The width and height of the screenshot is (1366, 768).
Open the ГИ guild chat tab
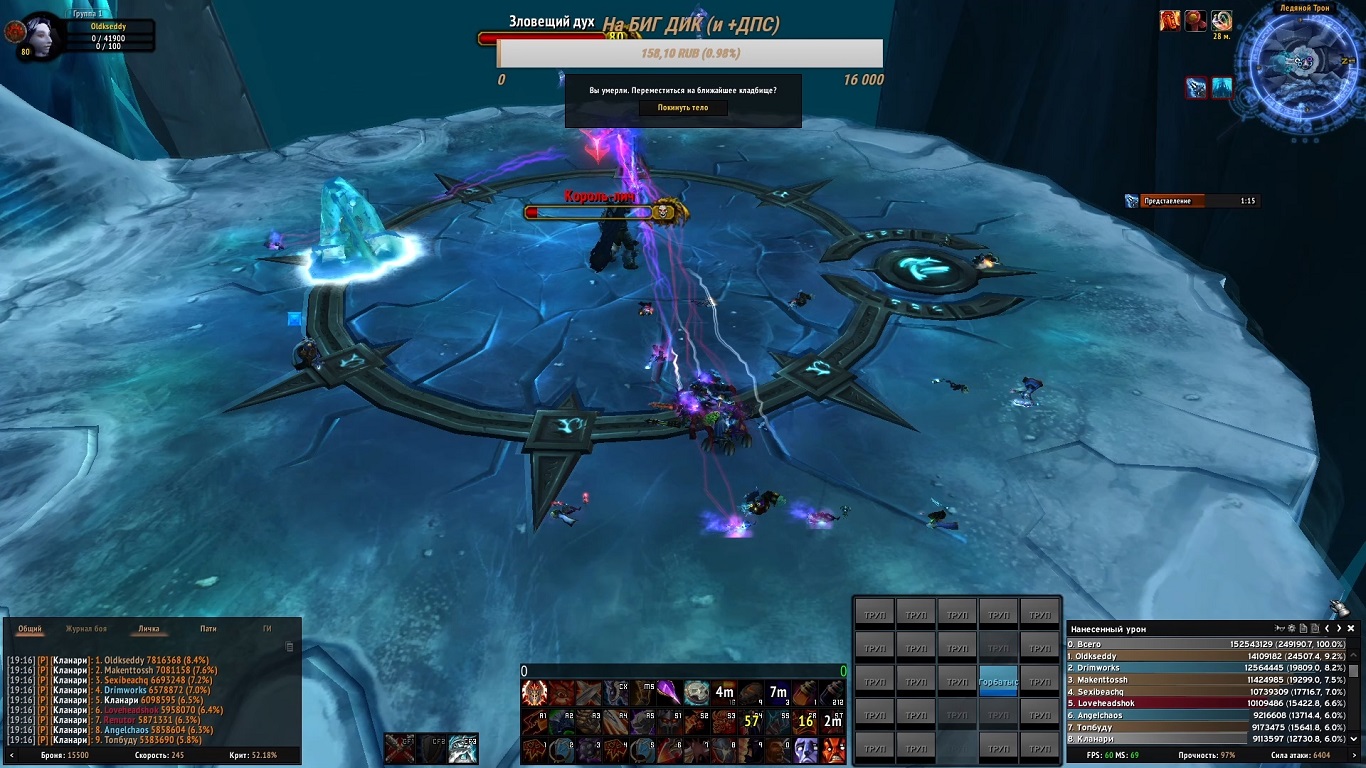267,629
